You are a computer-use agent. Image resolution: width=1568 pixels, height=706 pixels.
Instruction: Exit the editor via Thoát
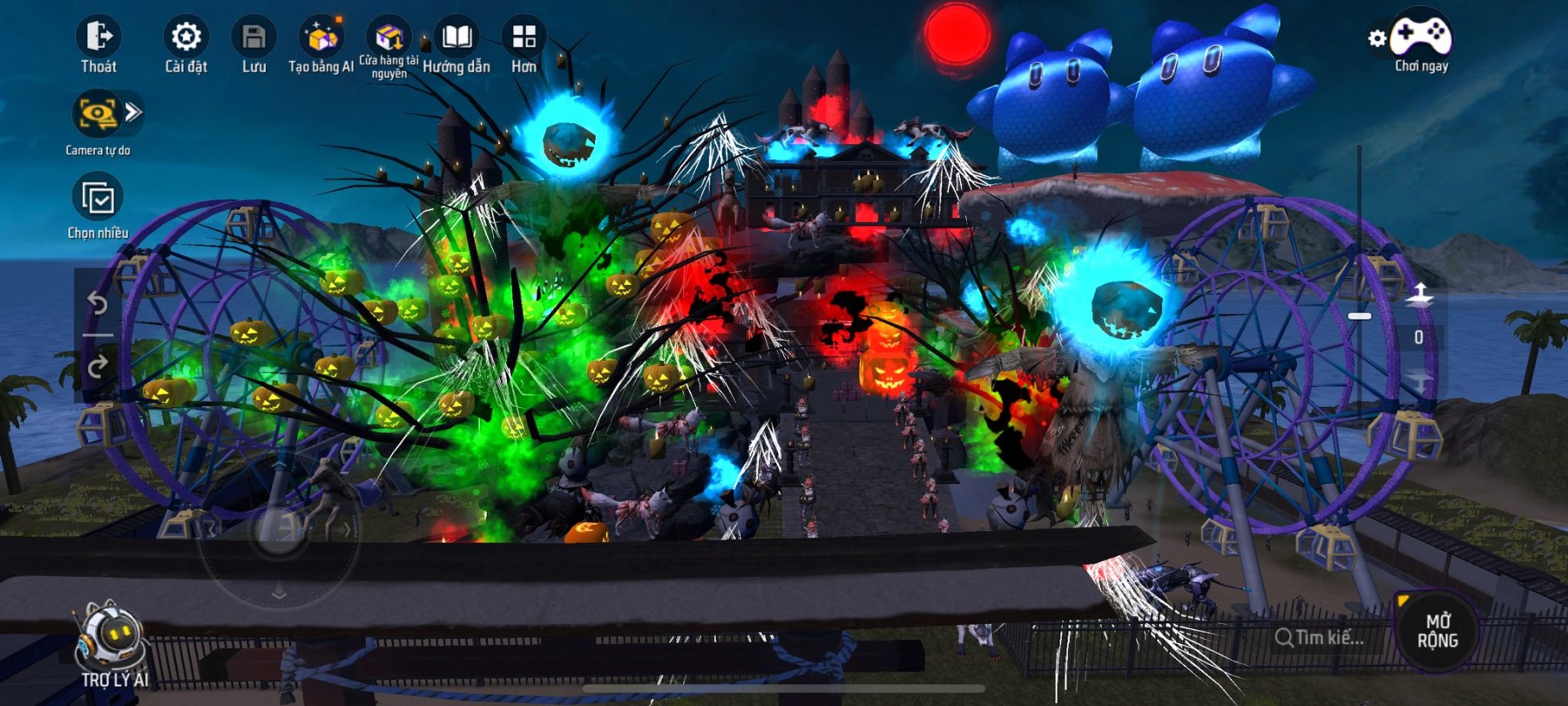[x=98, y=37]
